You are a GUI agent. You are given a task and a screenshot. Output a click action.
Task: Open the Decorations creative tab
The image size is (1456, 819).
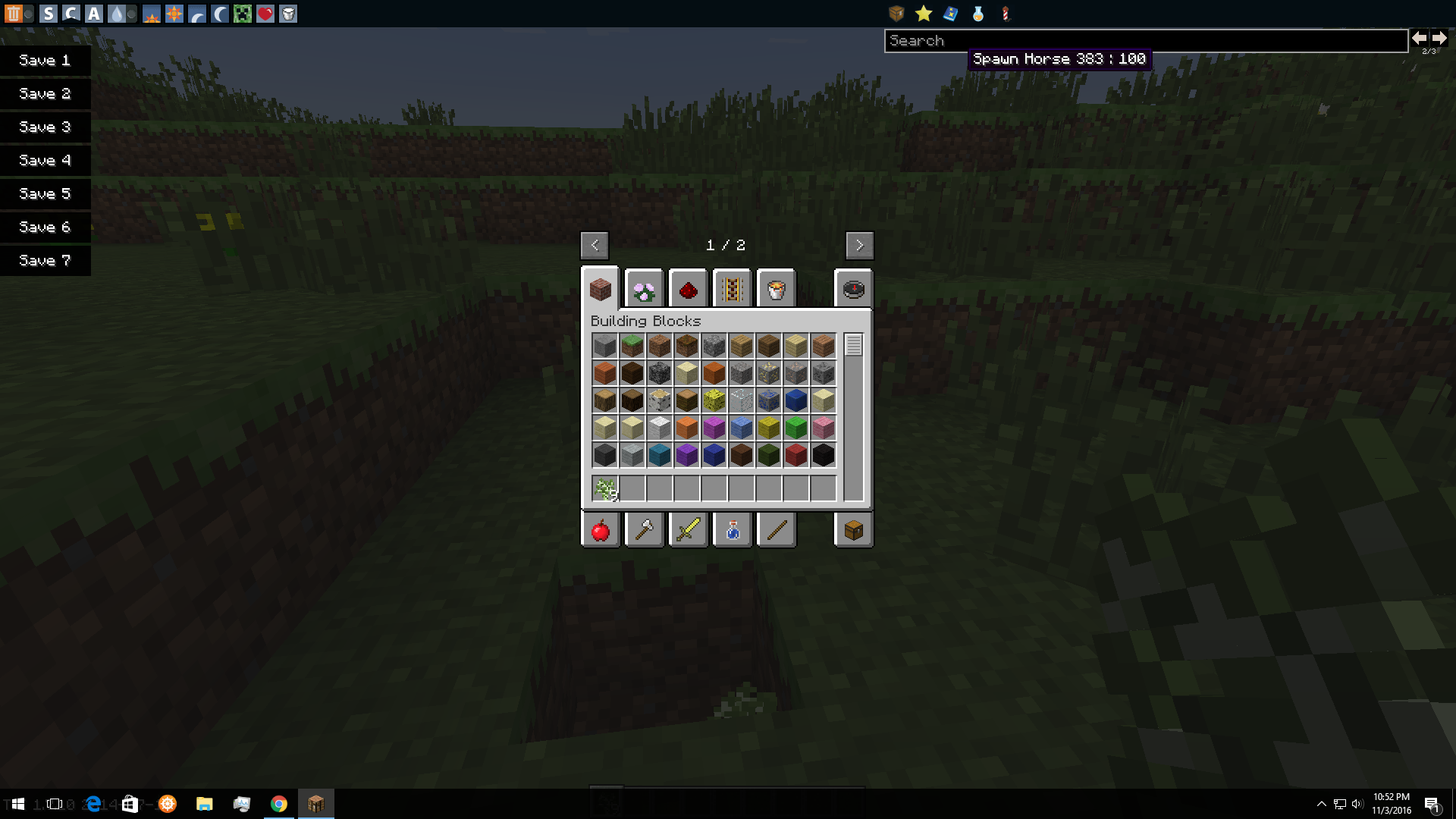pos(645,289)
